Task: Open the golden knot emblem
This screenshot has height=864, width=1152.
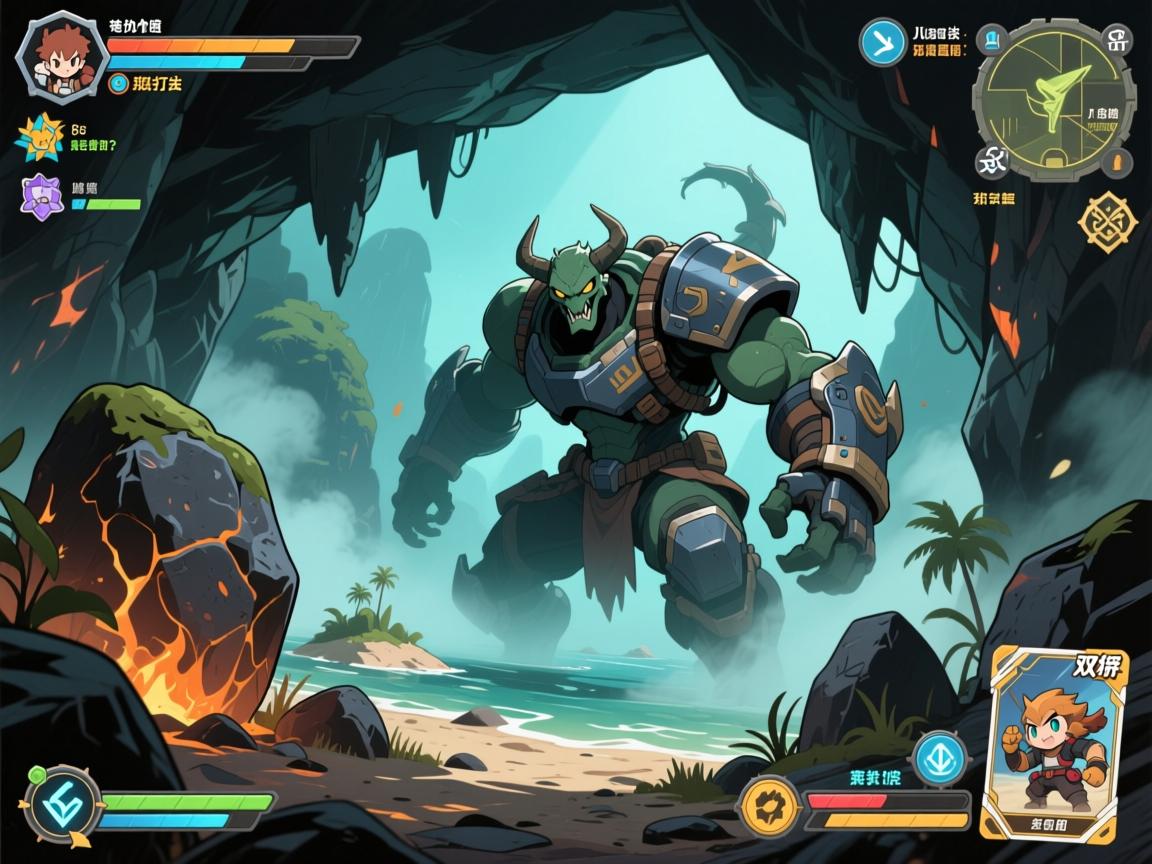Action: tap(1108, 219)
